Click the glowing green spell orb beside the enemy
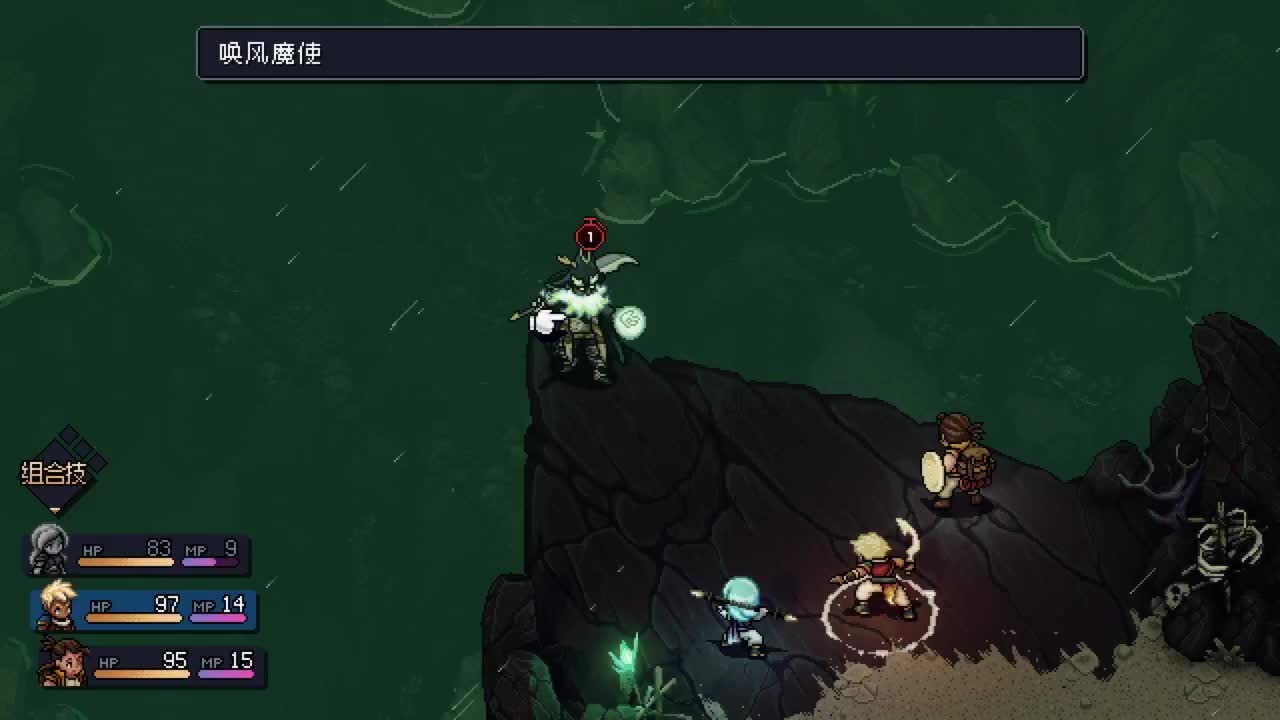This screenshot has width=1280, height=720. tap(632, 322)
